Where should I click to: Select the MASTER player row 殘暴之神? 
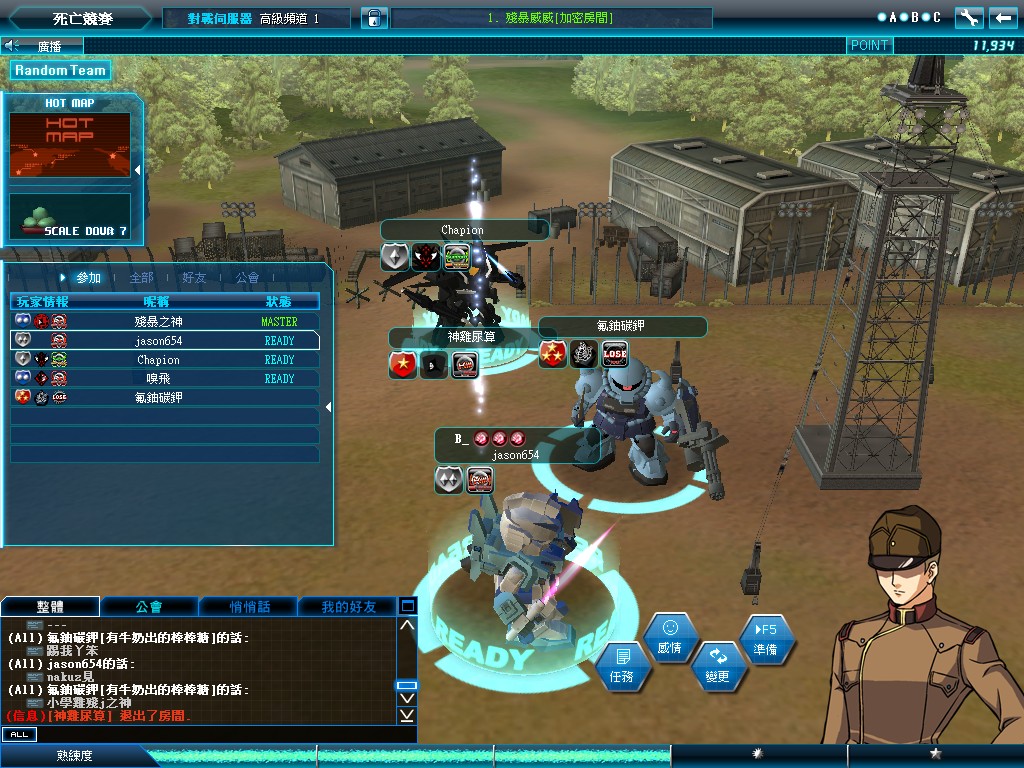165,322
